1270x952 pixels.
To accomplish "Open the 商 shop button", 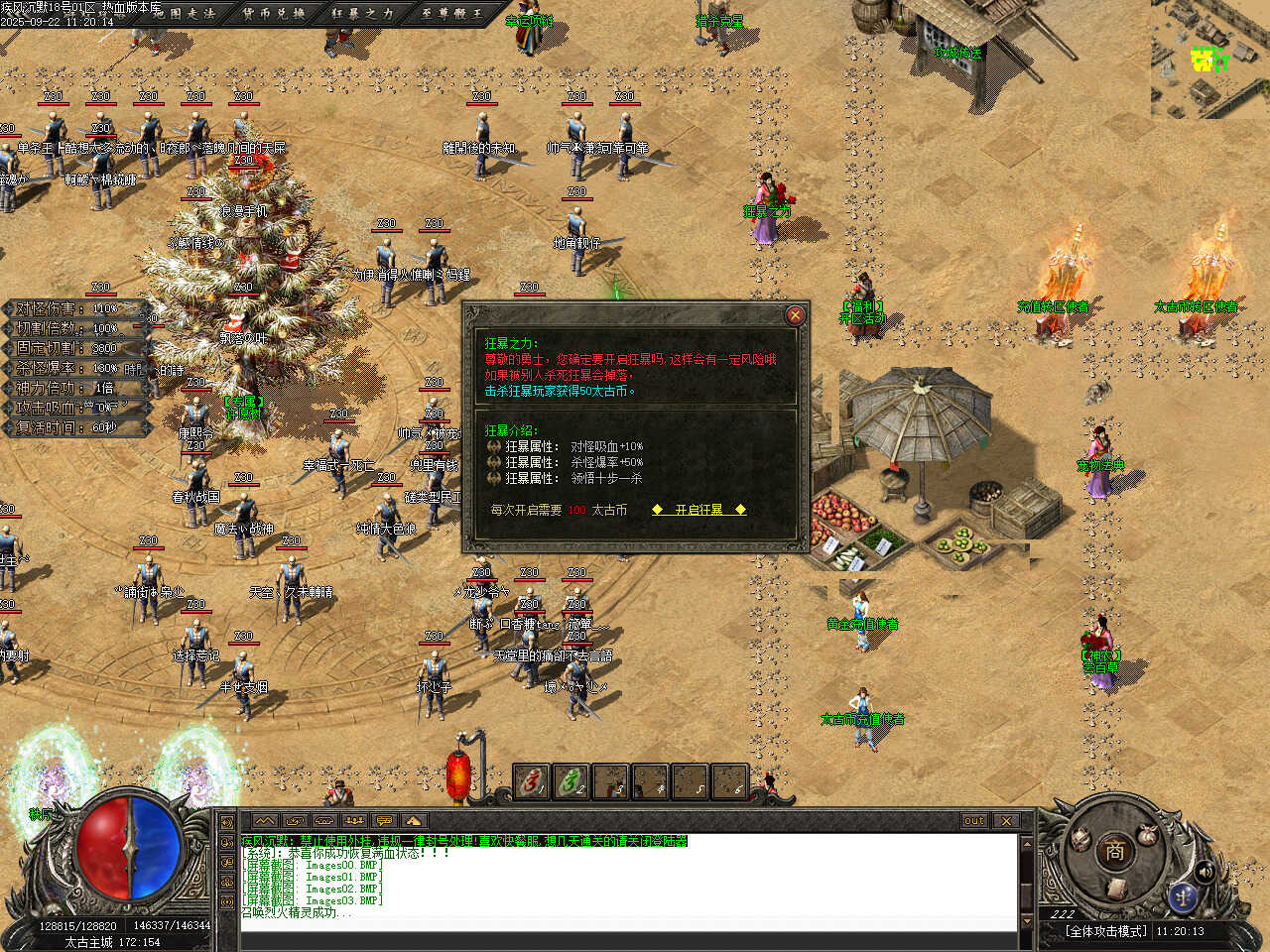I will (1114, 851).
